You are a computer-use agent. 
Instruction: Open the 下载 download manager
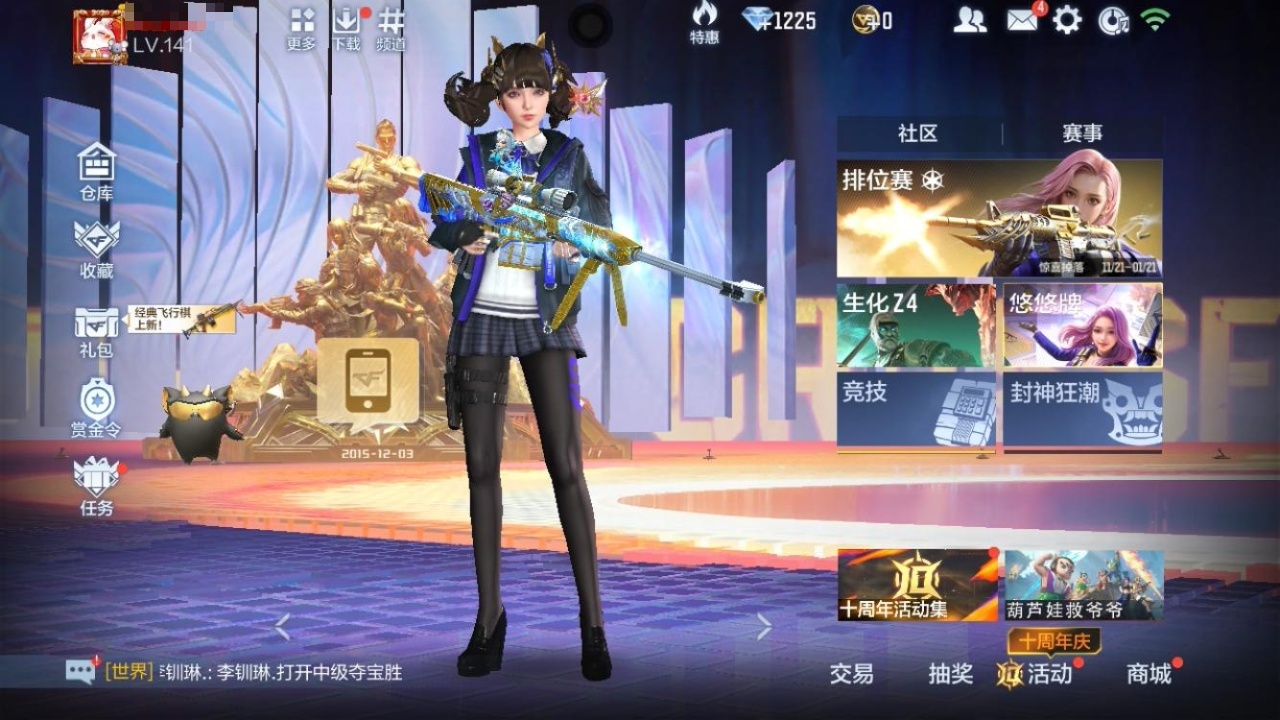[x=346, y=28]
